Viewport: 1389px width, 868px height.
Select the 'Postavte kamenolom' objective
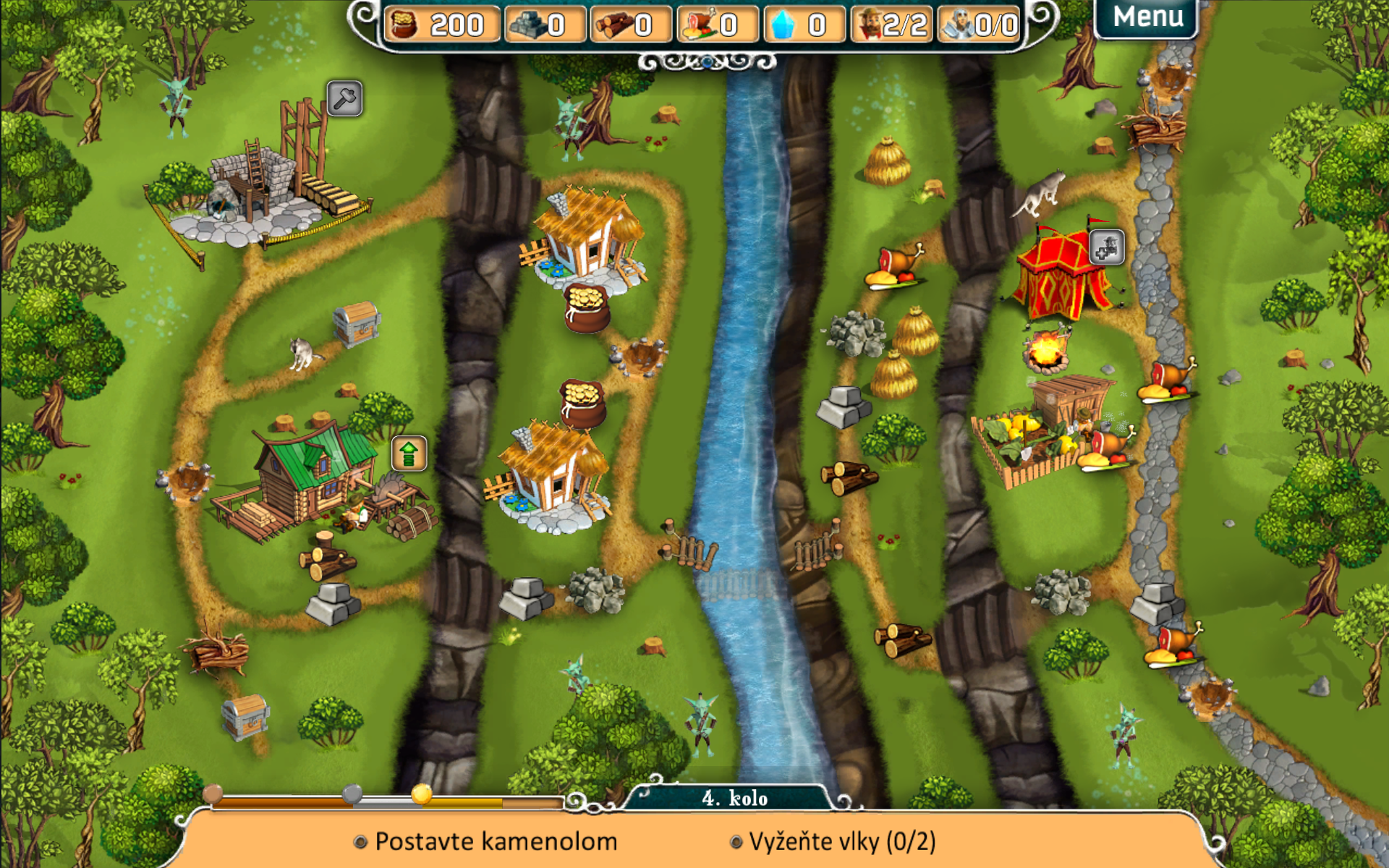tap(496, 841)
